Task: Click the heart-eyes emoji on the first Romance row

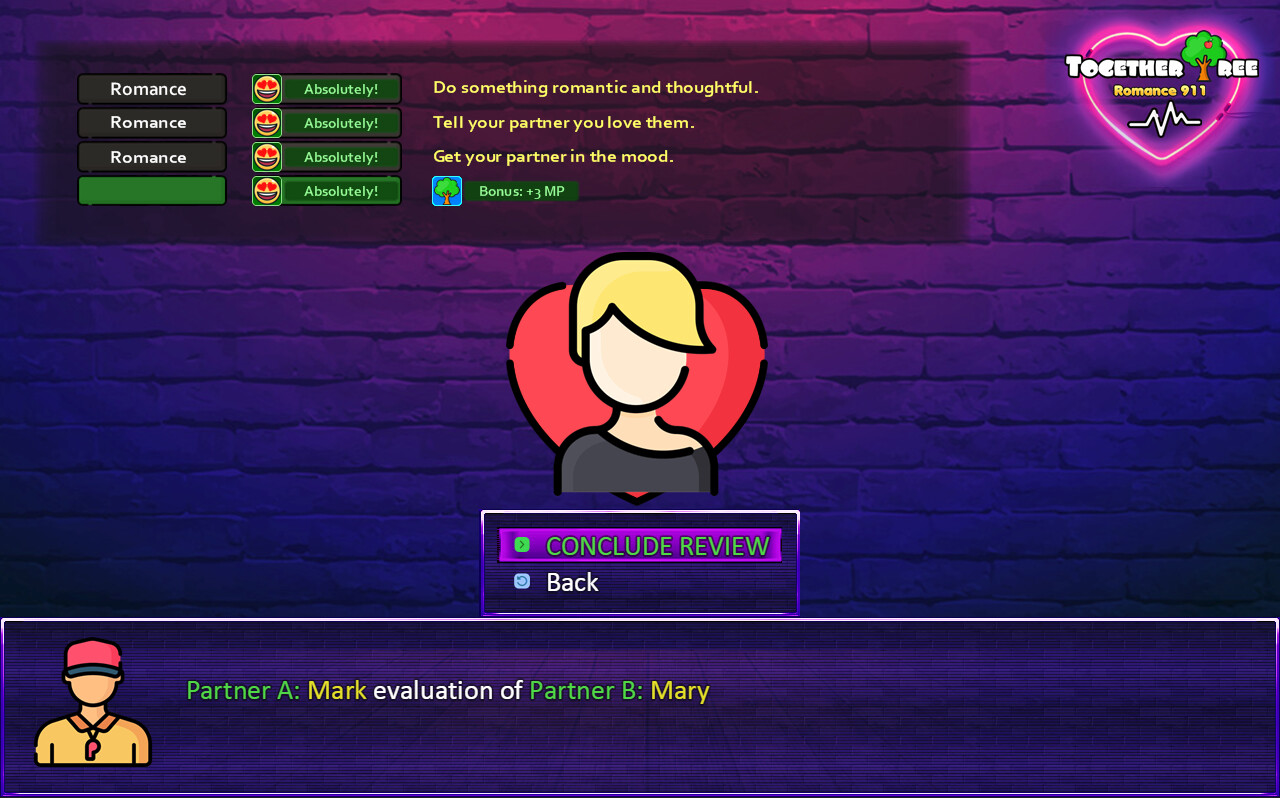Action: click(x=266, y=88)
